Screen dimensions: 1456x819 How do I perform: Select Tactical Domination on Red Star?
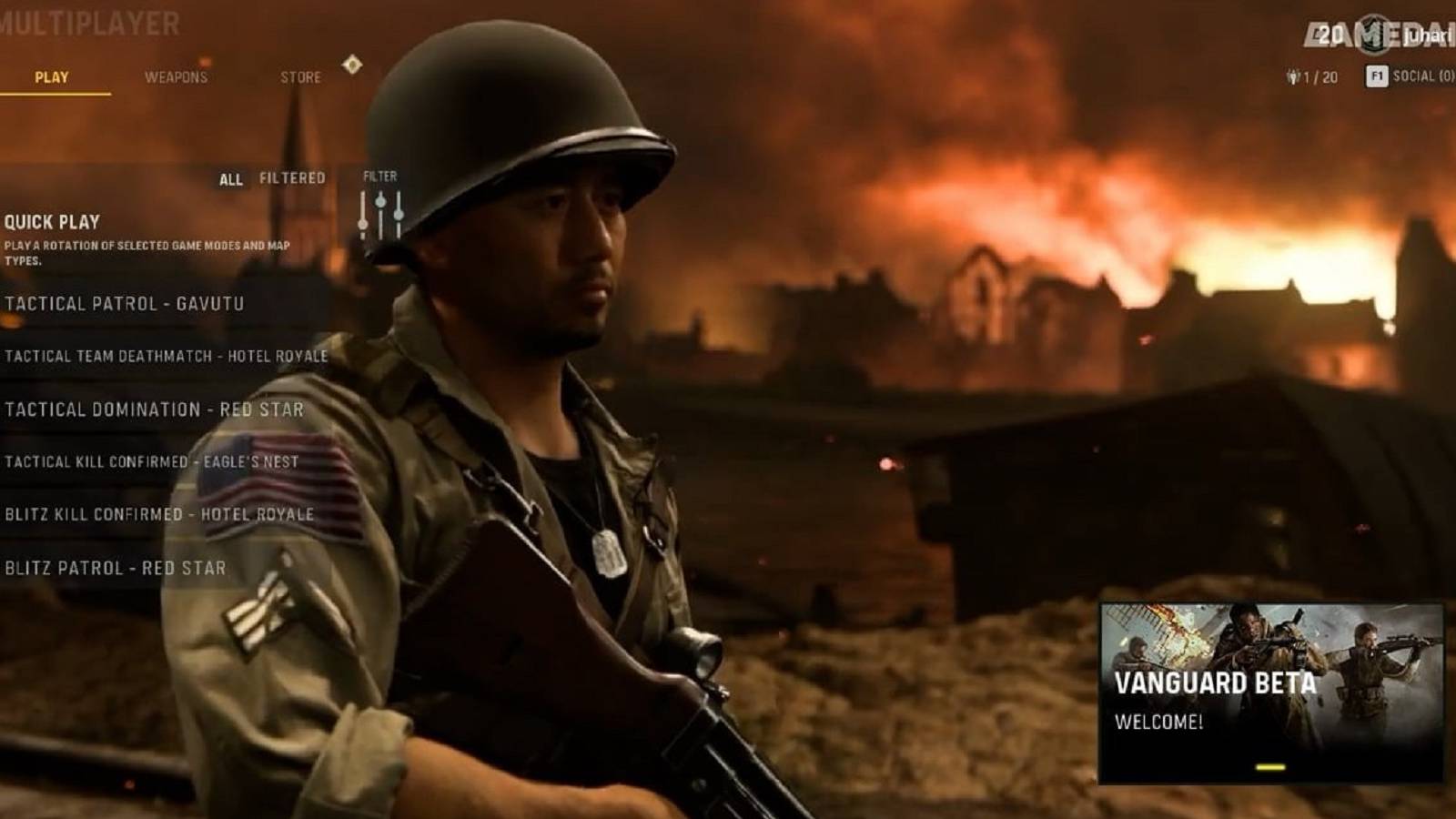(x=153, y=409)
